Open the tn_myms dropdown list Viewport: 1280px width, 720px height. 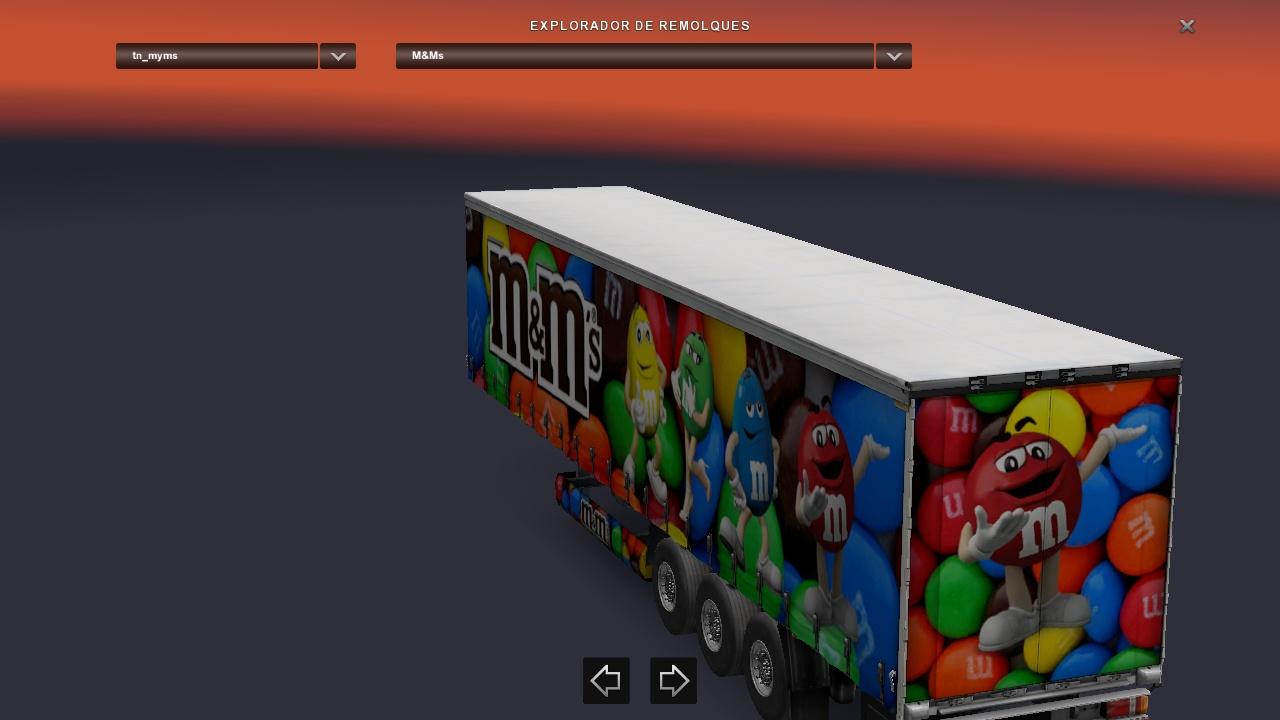(338, 56)
